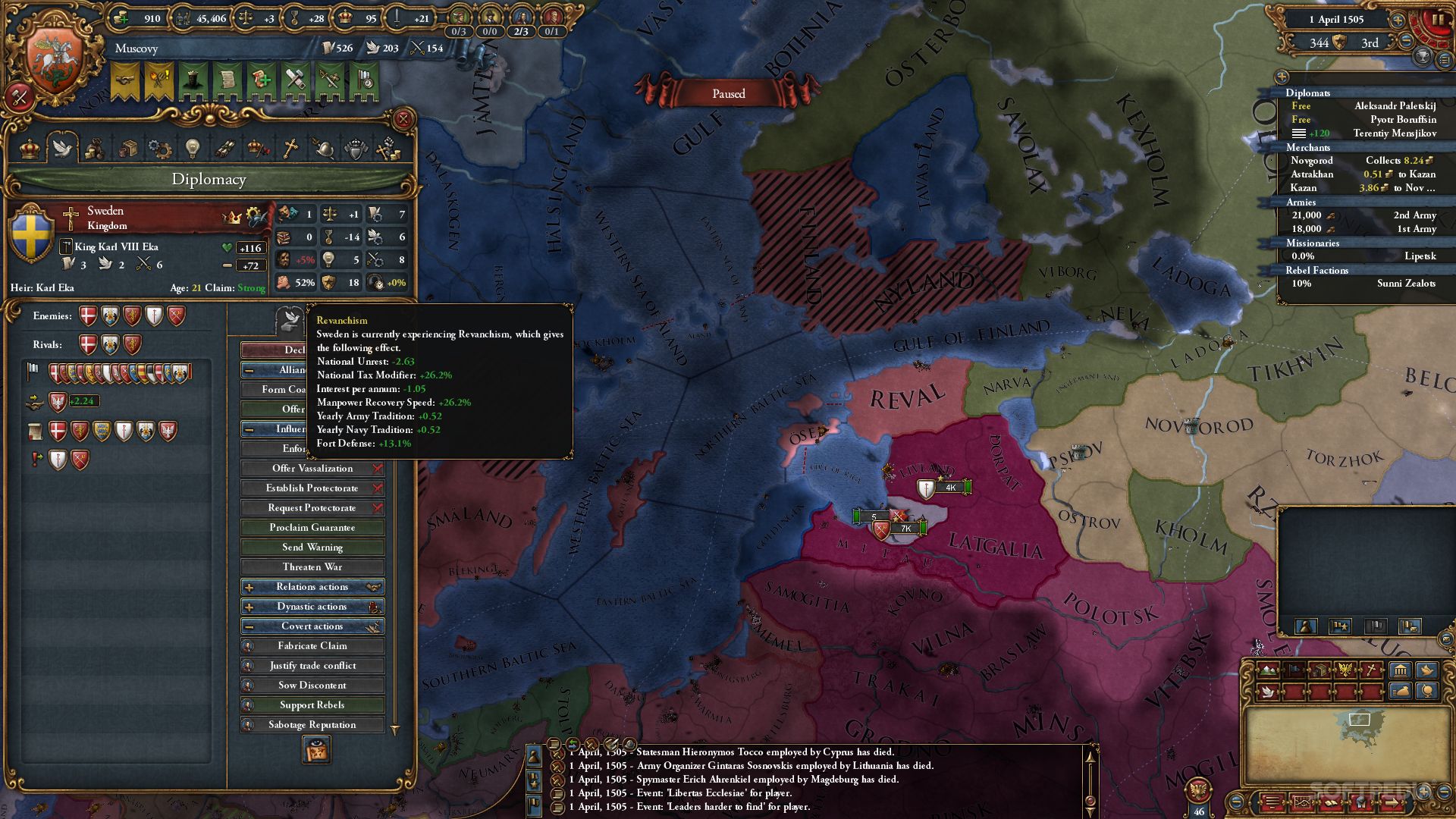Image resolution: width=1456 pixels, height=819 pixels.
Task: Click the Proclaim Guarantee button
Action: pos(312,528)
